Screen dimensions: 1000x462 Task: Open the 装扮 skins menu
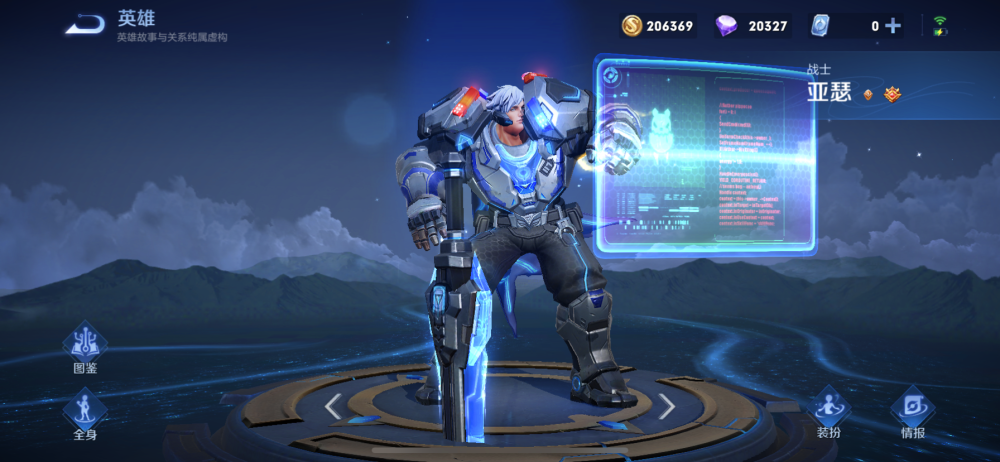pyautogui.click(x=829, y=412)
